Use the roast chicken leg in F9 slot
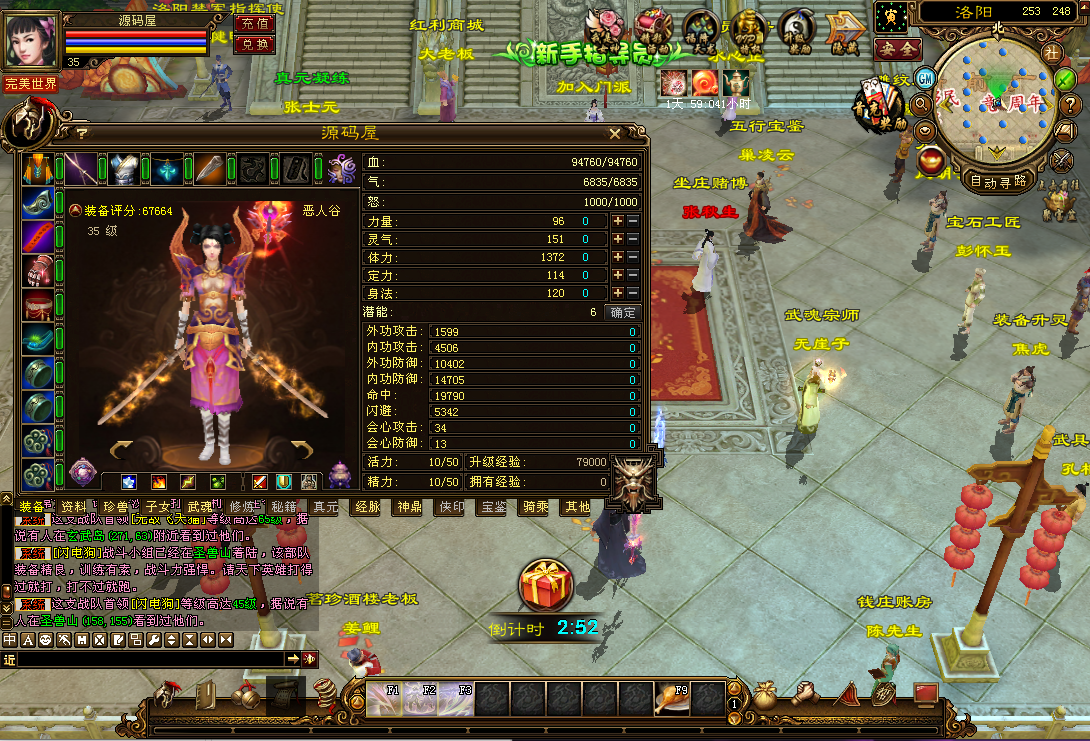1090x741 pixels. [669, 698]
